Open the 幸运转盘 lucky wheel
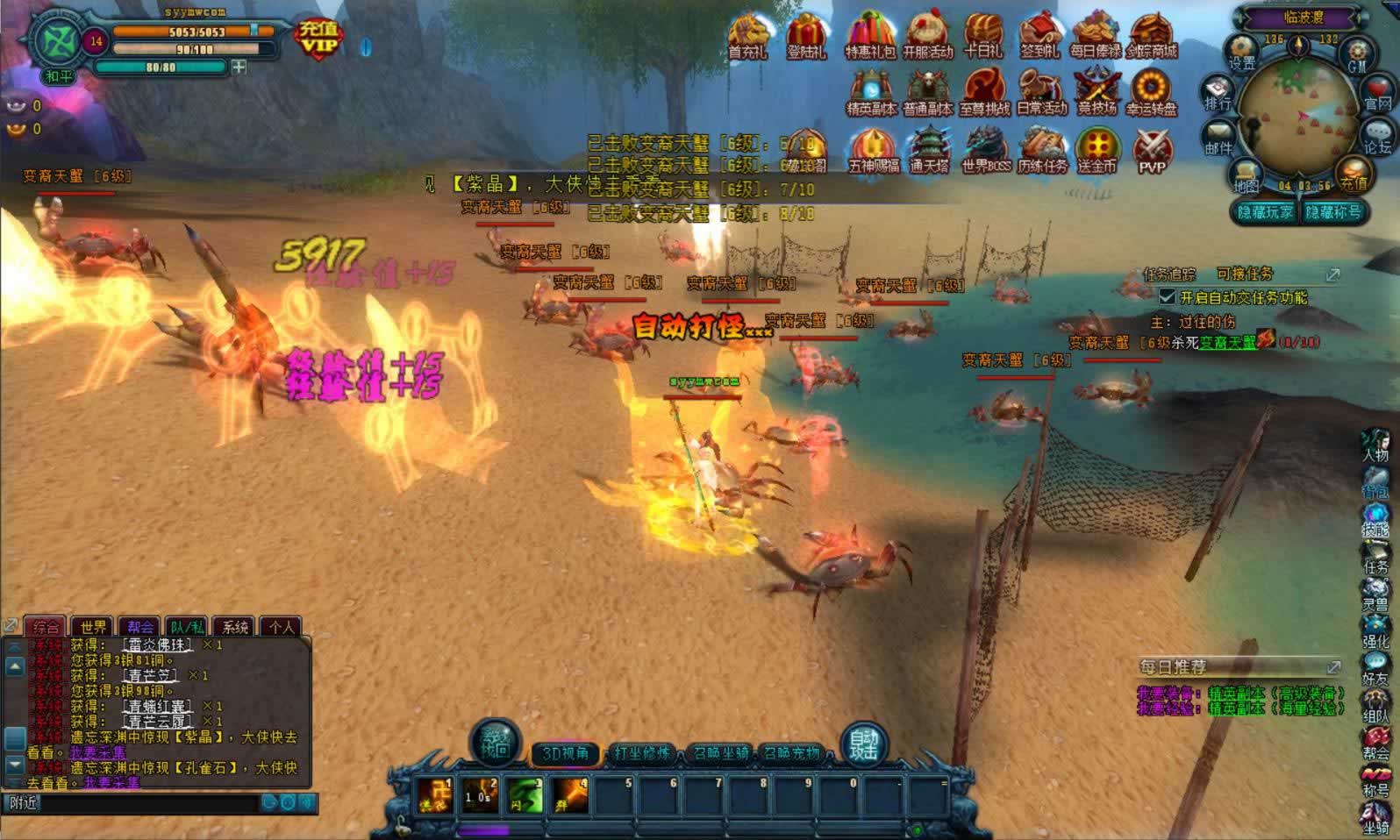This screenshot has width=1400, height=840. tap(1151, 91)
